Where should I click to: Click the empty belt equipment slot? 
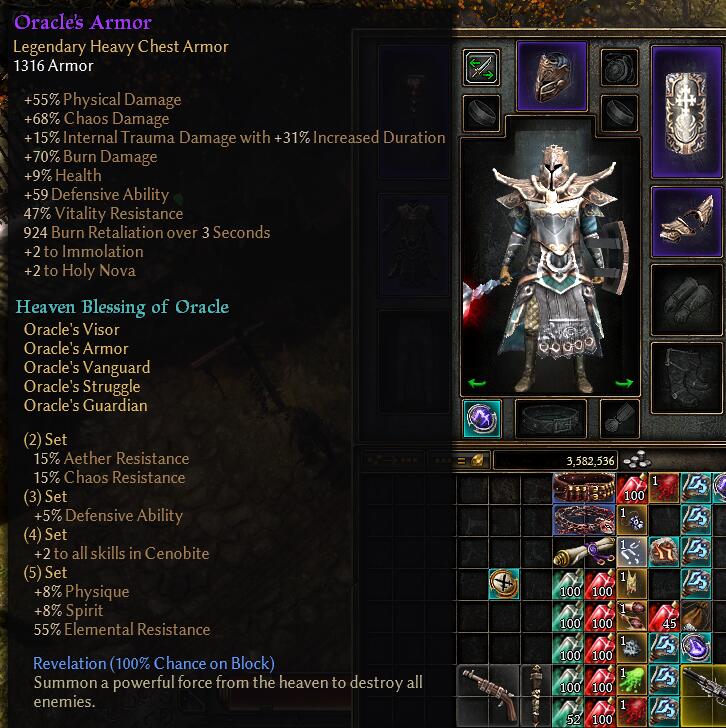click(x=551, y=418)
